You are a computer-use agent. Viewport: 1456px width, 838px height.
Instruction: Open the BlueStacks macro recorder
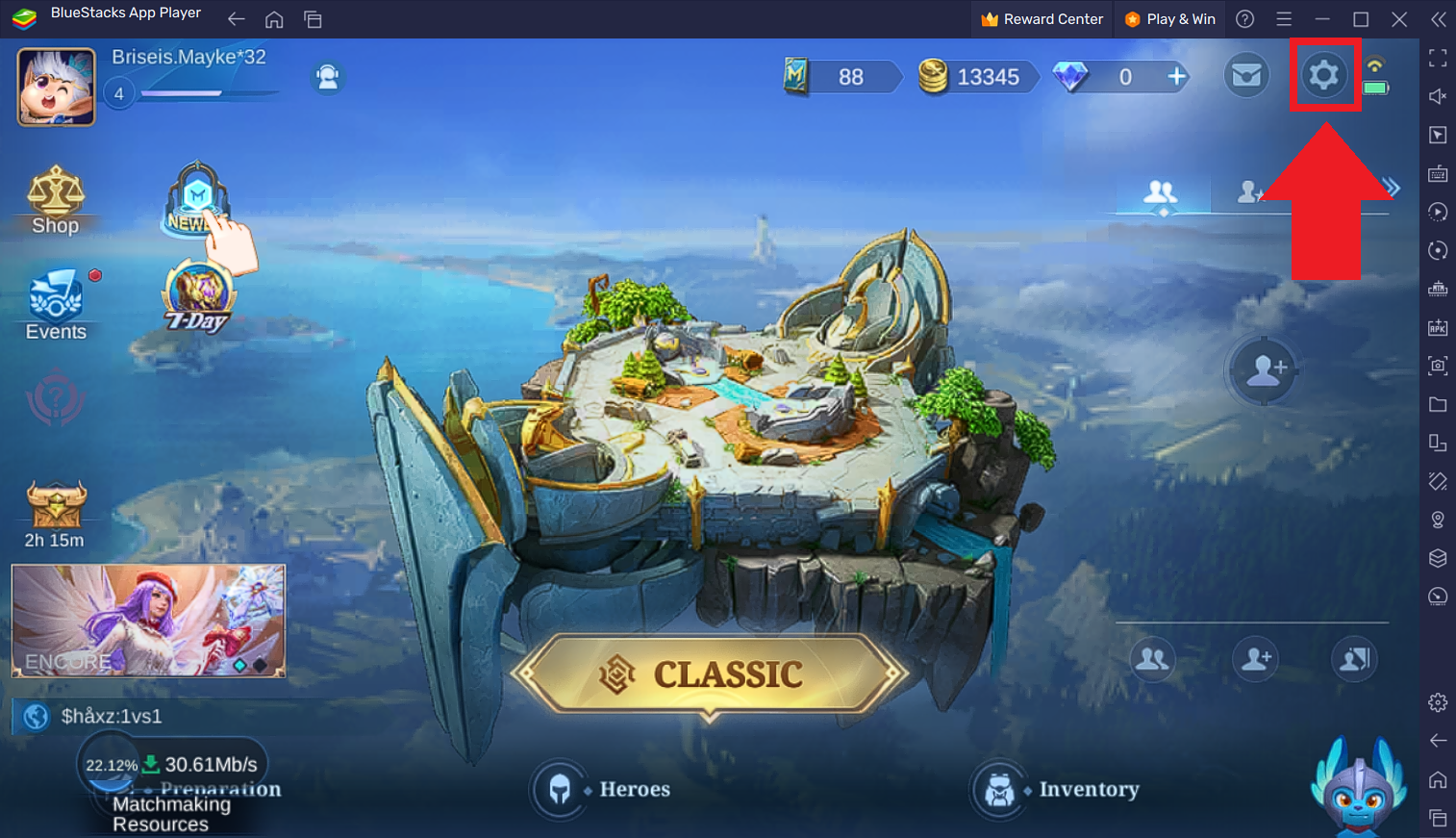[1439, 212]
